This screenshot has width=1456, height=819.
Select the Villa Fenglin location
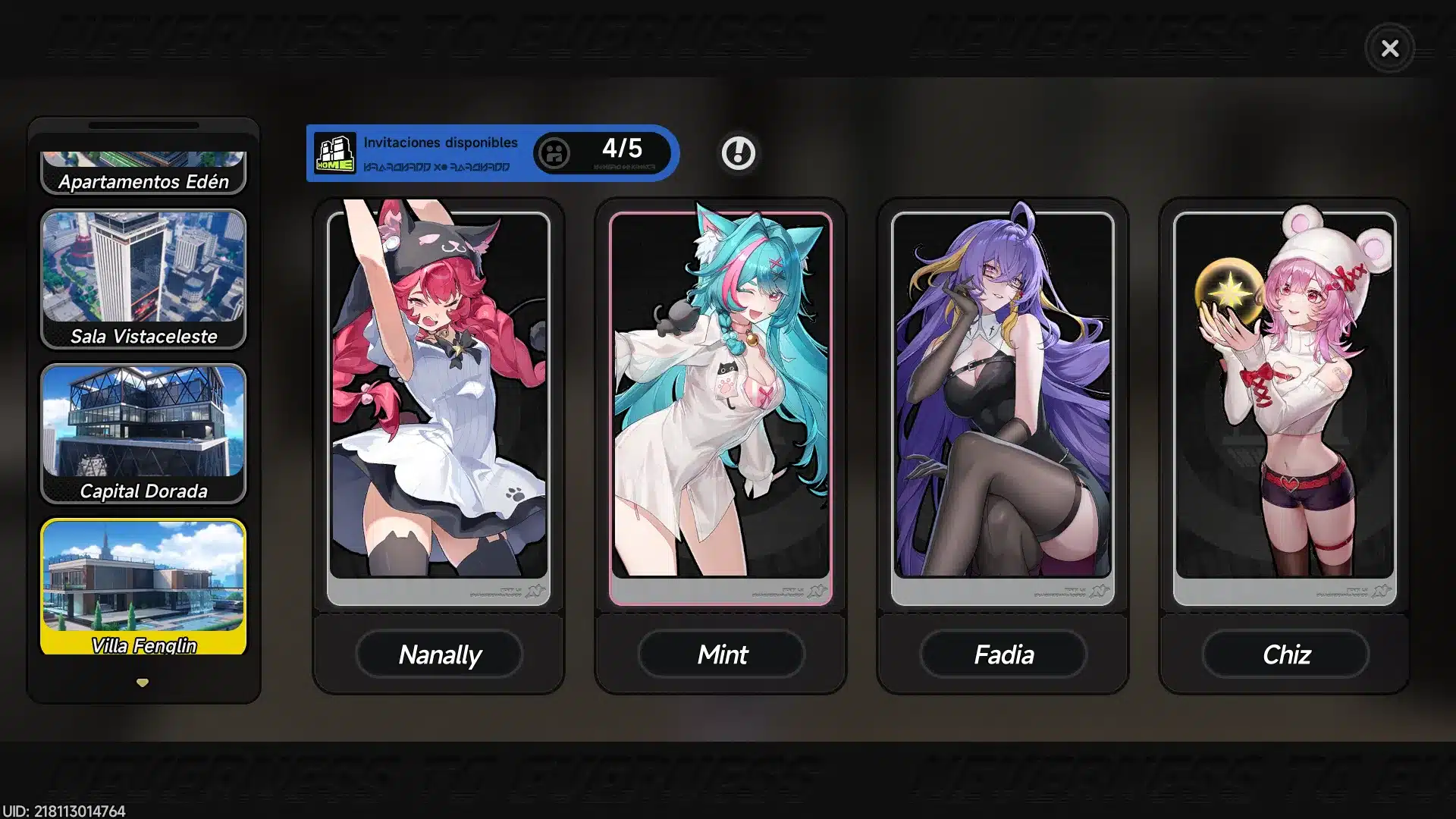pyautogui.click(x=143, y=586)
